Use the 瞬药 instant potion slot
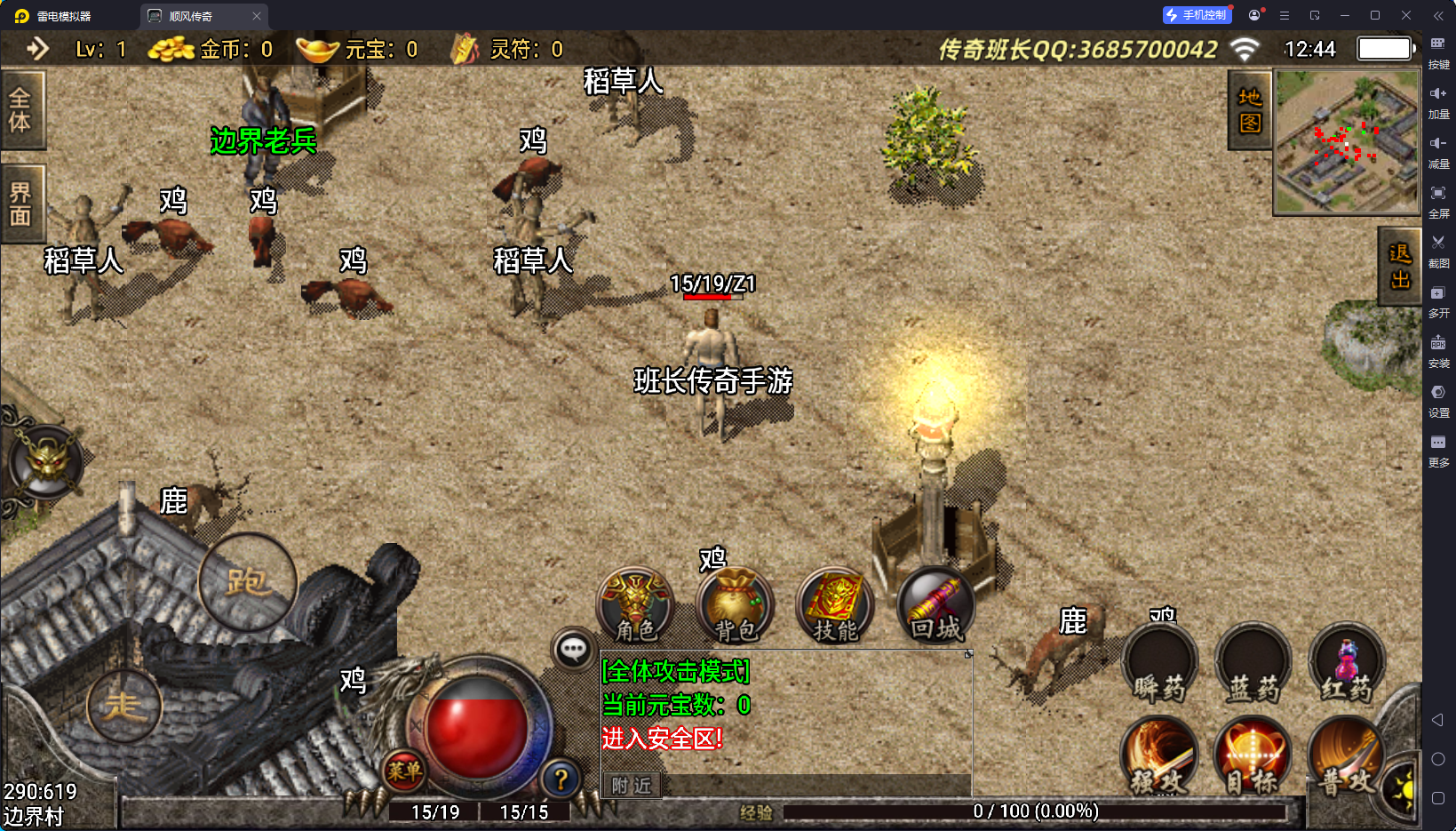This screenshot has height=831, width=1456. [1159, 662]
